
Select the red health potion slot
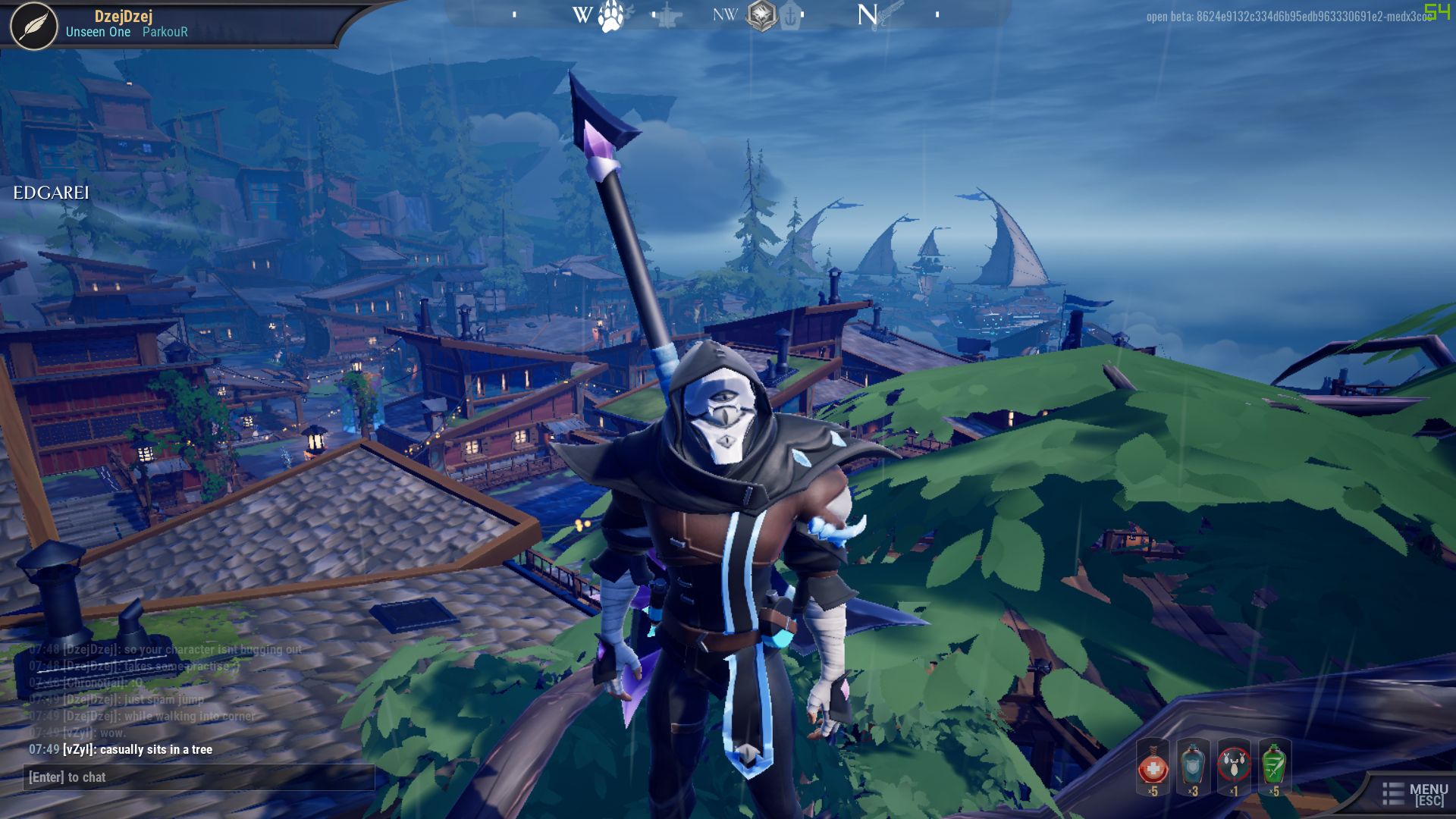click(x=1153, y=767)
